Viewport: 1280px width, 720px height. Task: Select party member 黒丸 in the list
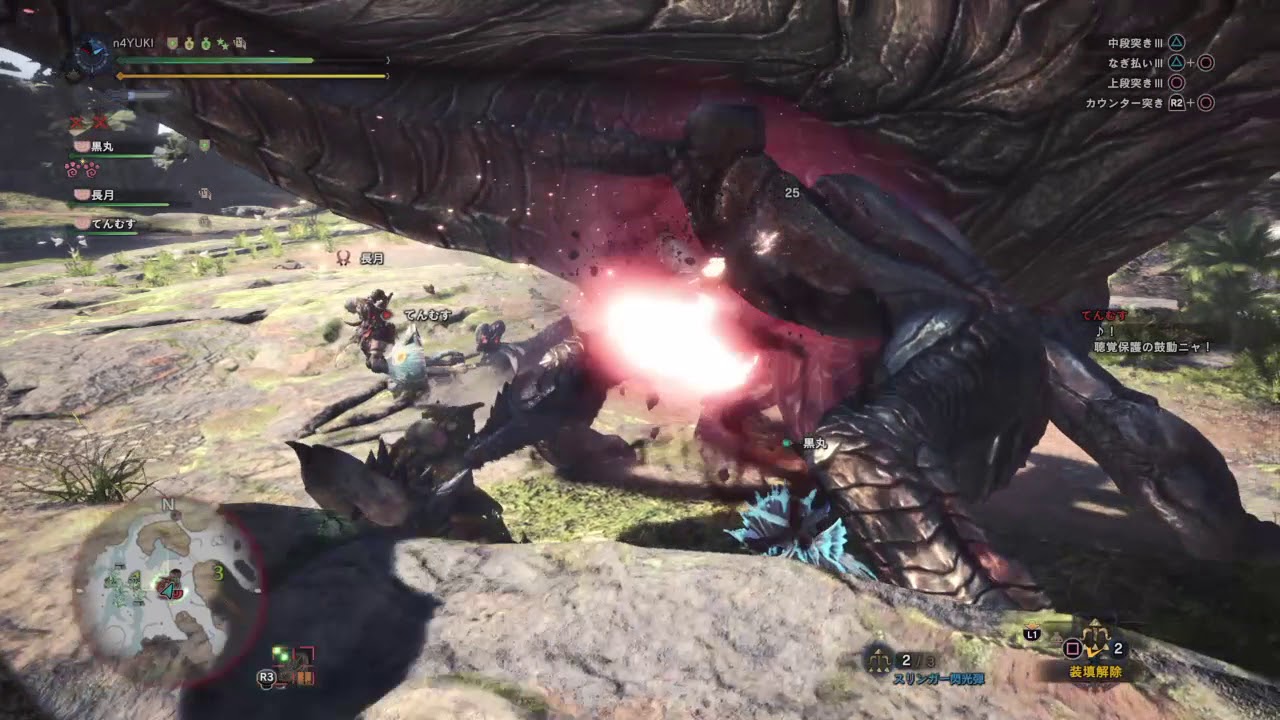pos(100,147)
